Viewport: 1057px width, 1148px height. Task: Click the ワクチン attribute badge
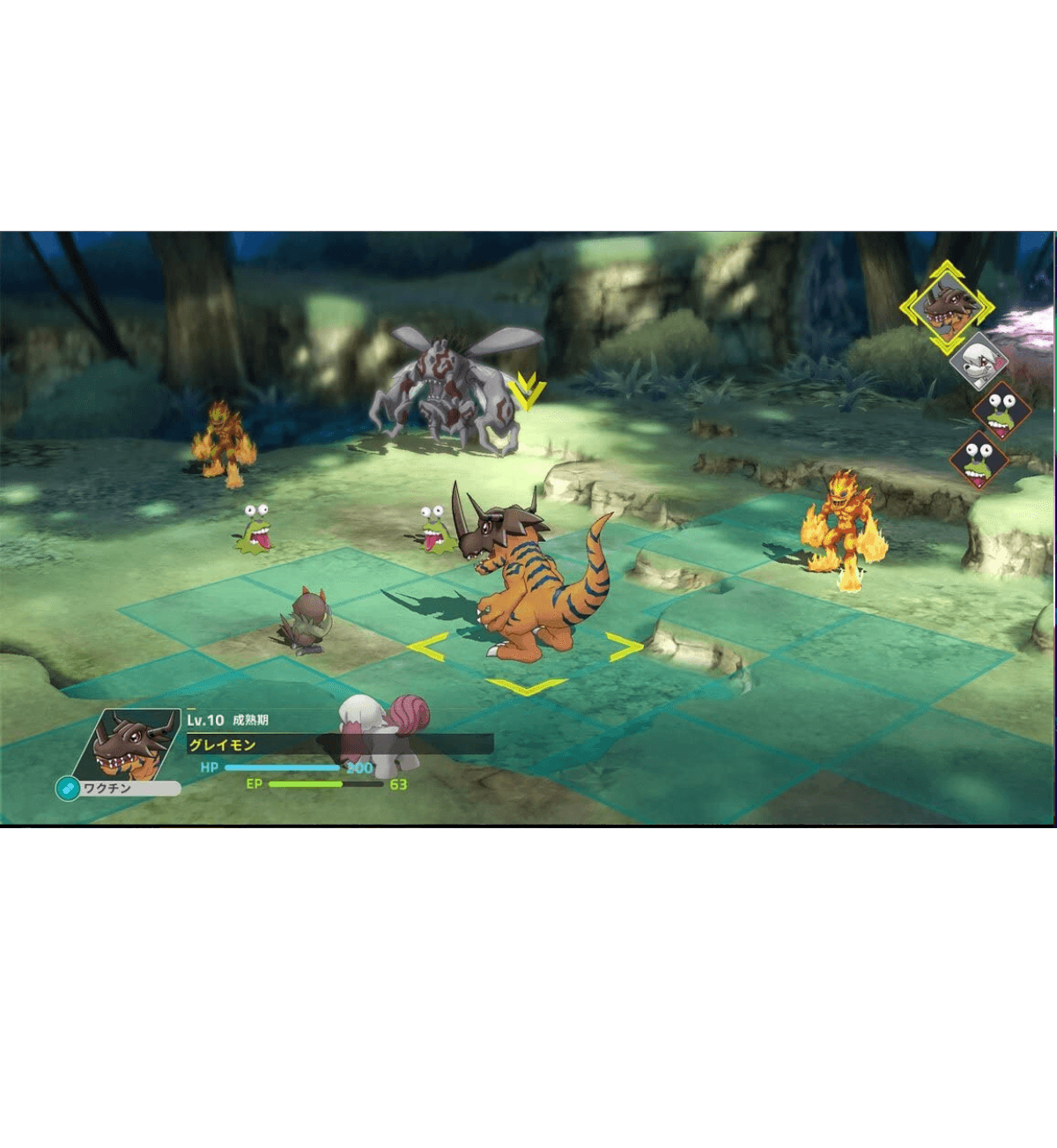(x=119, y=789)
